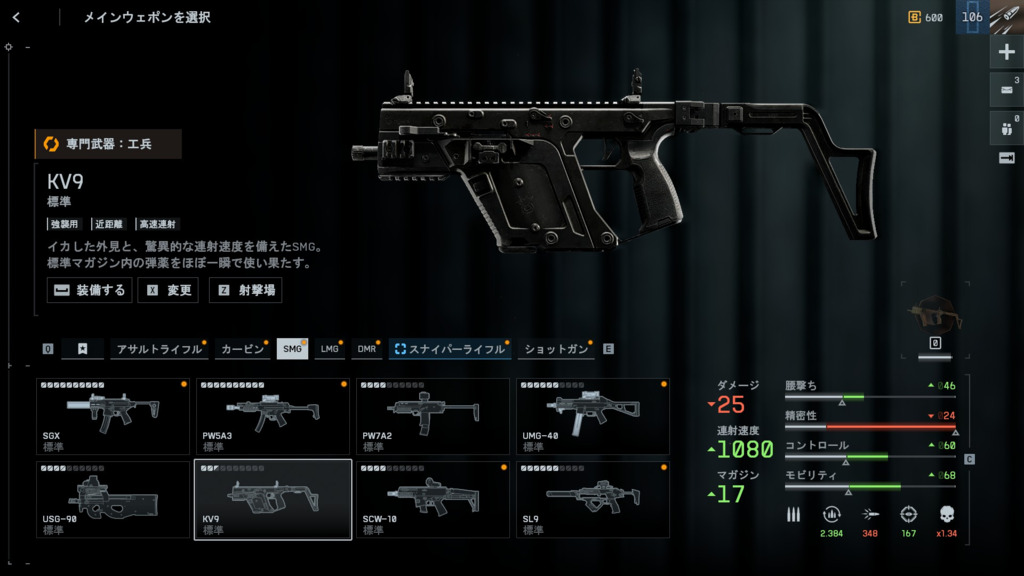Open the LMG weapon tab

(x=329, y=349)
